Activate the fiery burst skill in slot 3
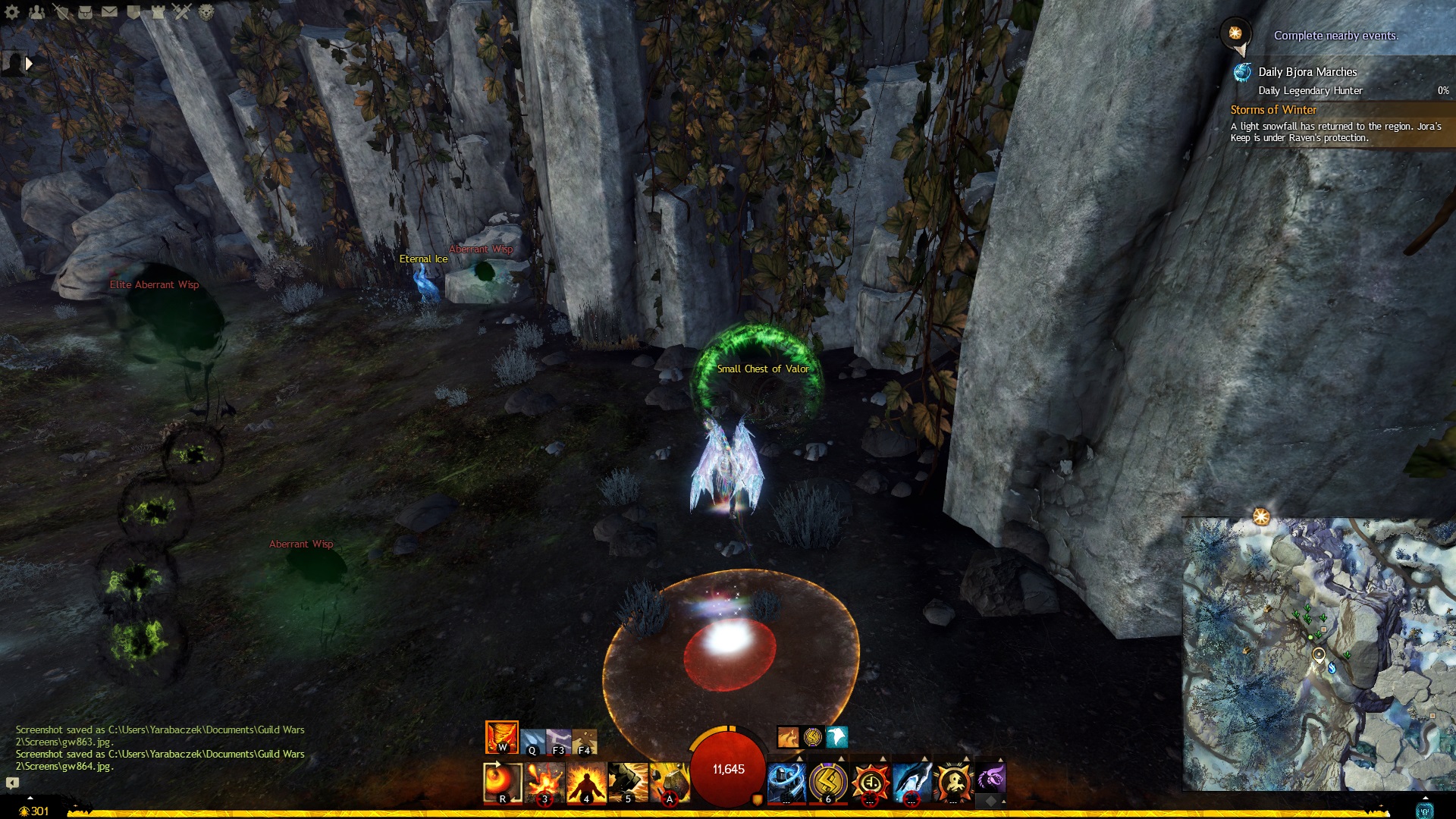1456x819 pixels. 544,782
